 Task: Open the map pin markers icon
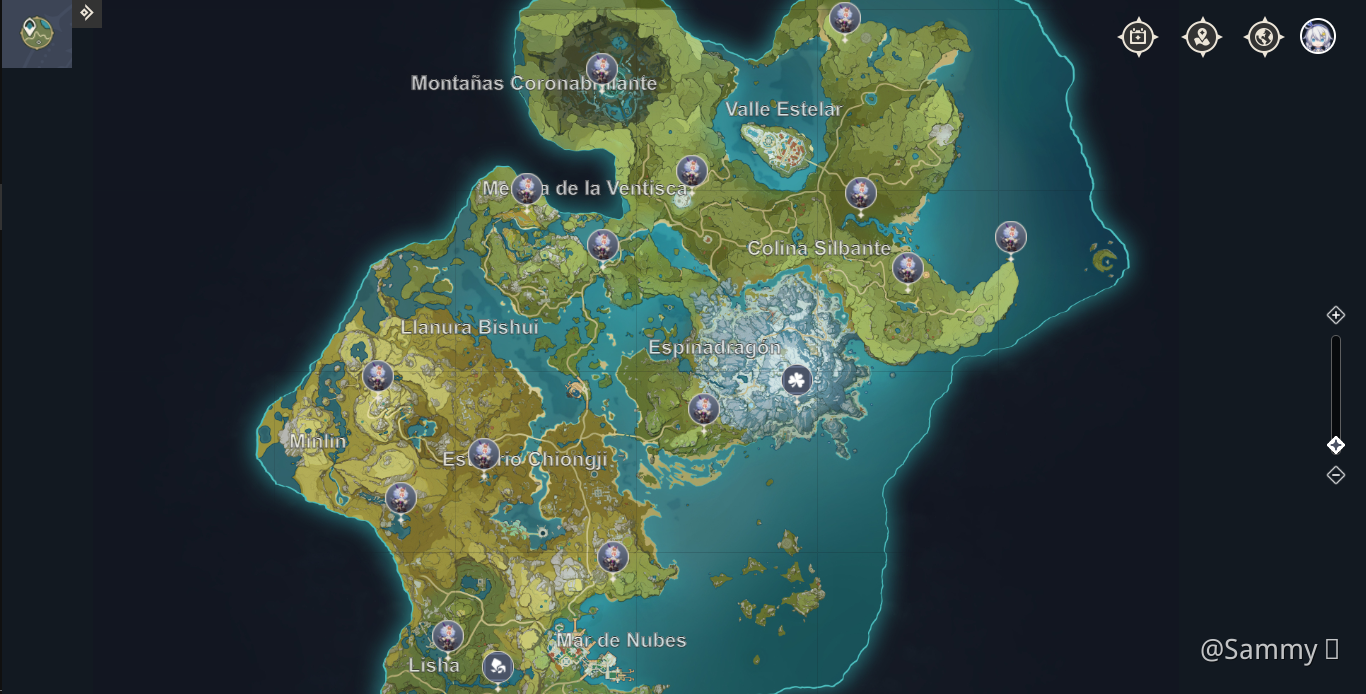(x=1201, y=37)
